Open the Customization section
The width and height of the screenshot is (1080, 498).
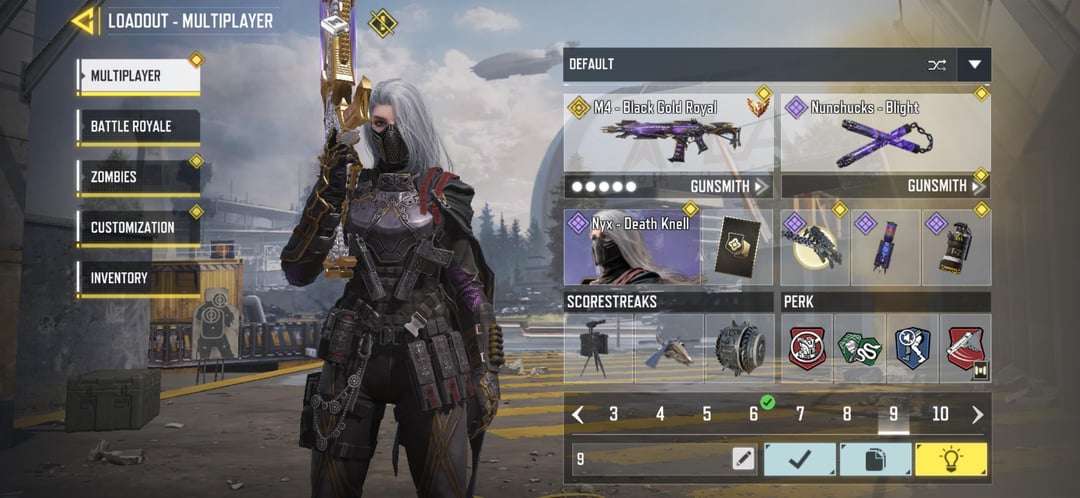tap(138, 227)
